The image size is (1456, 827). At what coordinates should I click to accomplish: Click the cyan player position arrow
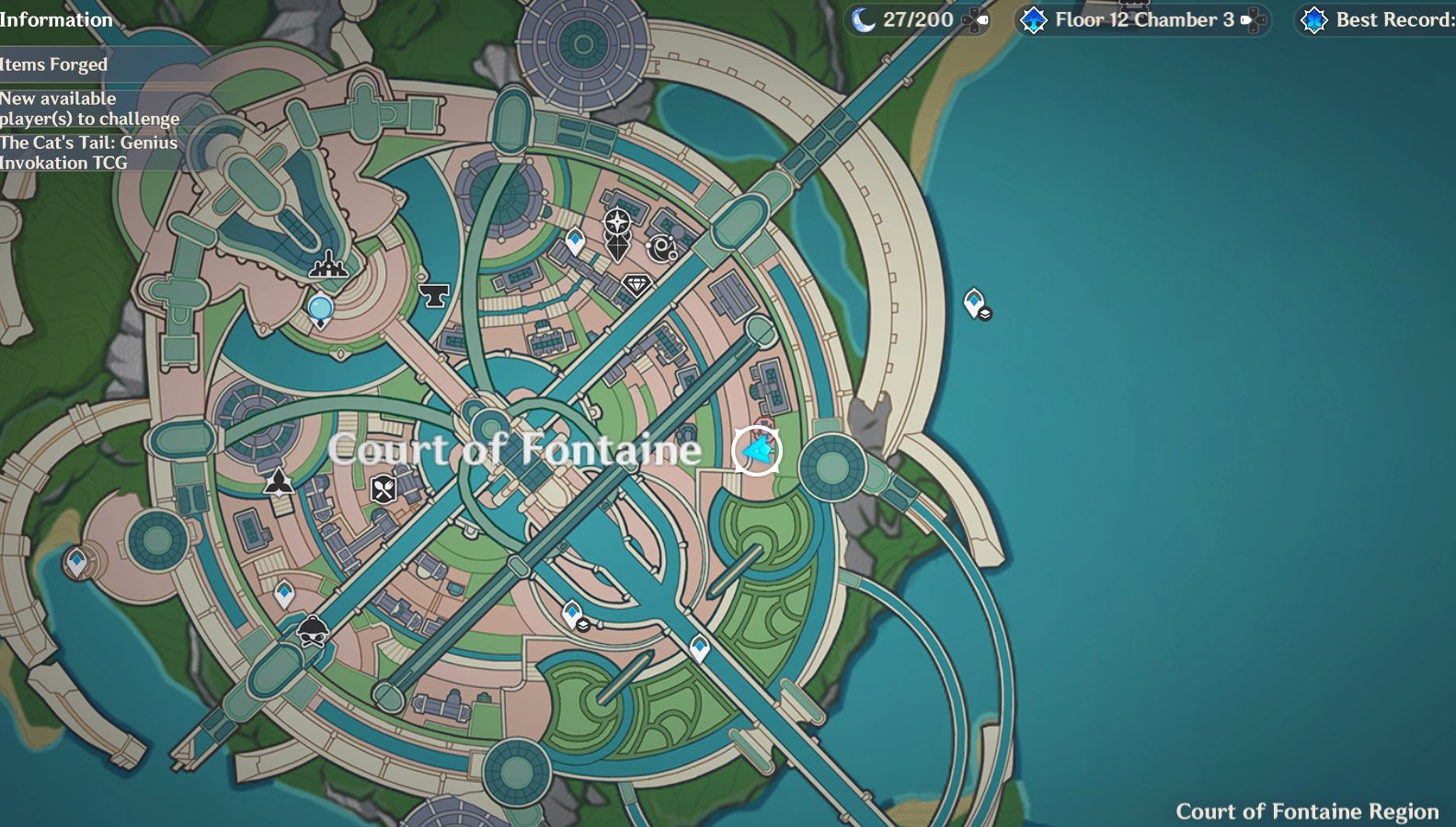coord(755,452)
